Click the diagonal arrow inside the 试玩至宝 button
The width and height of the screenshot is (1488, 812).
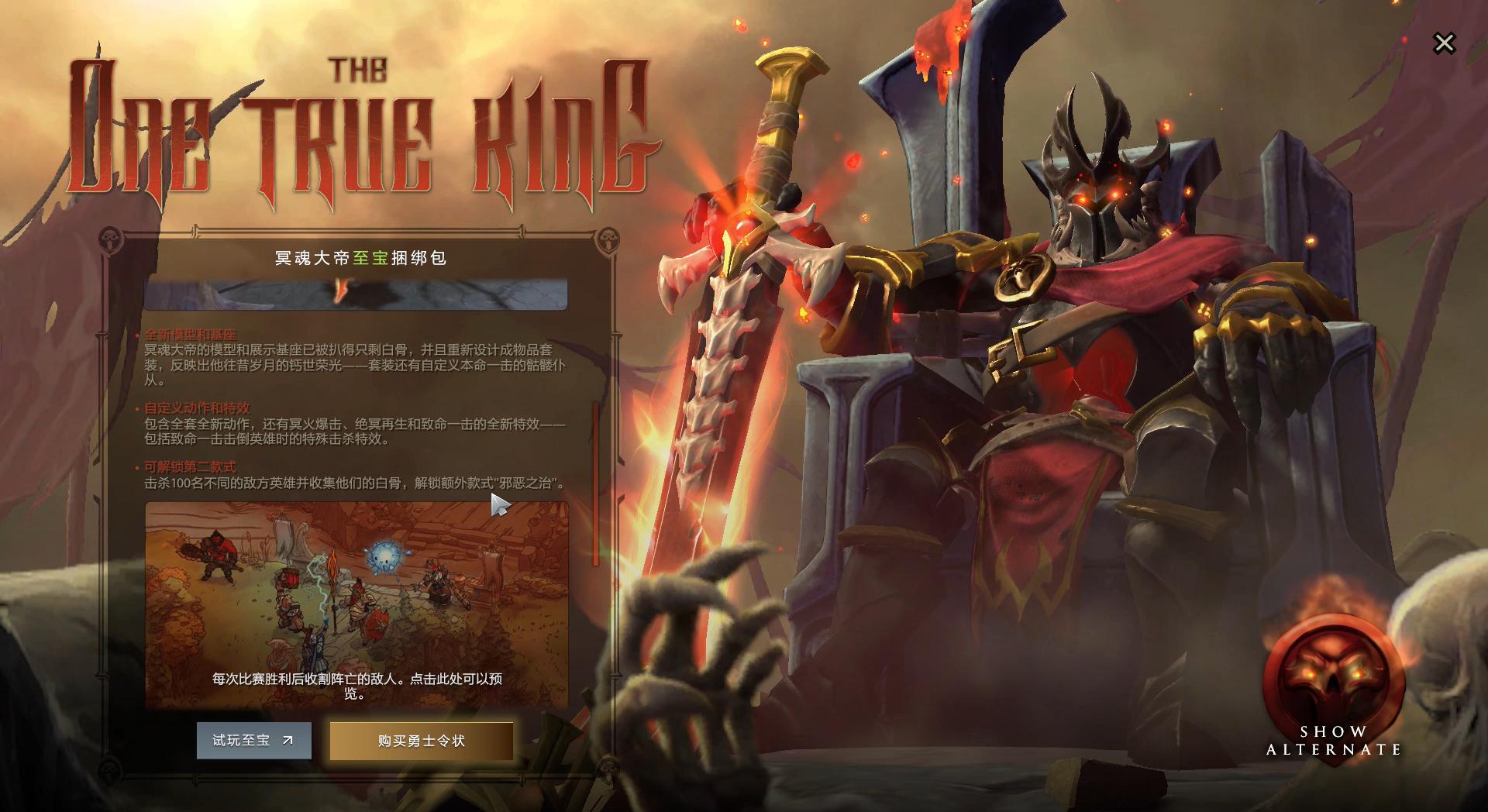click(x=288, y=740)
